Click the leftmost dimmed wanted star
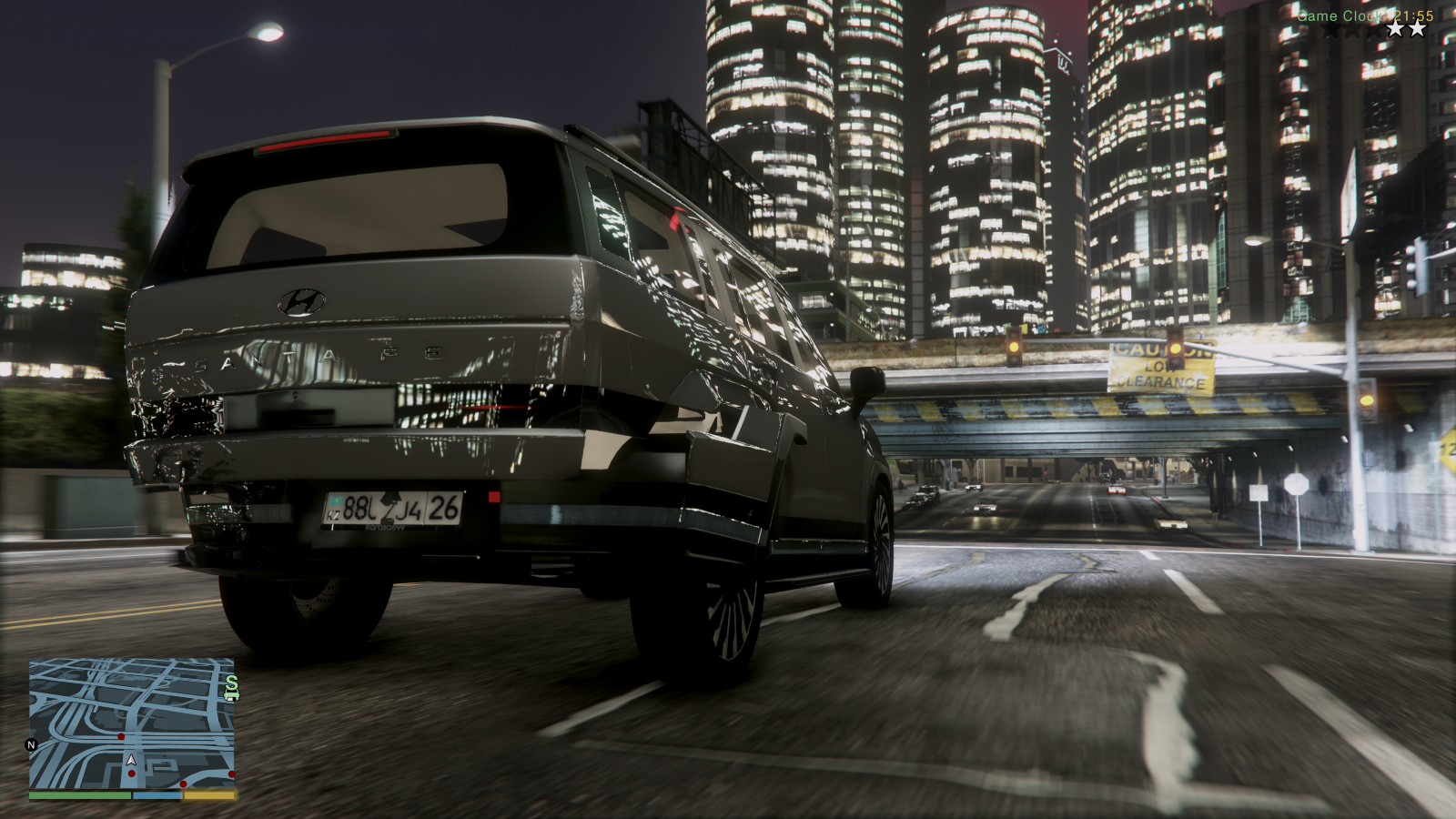This screenshot has width=1456, height=819. coord(1330,31)
